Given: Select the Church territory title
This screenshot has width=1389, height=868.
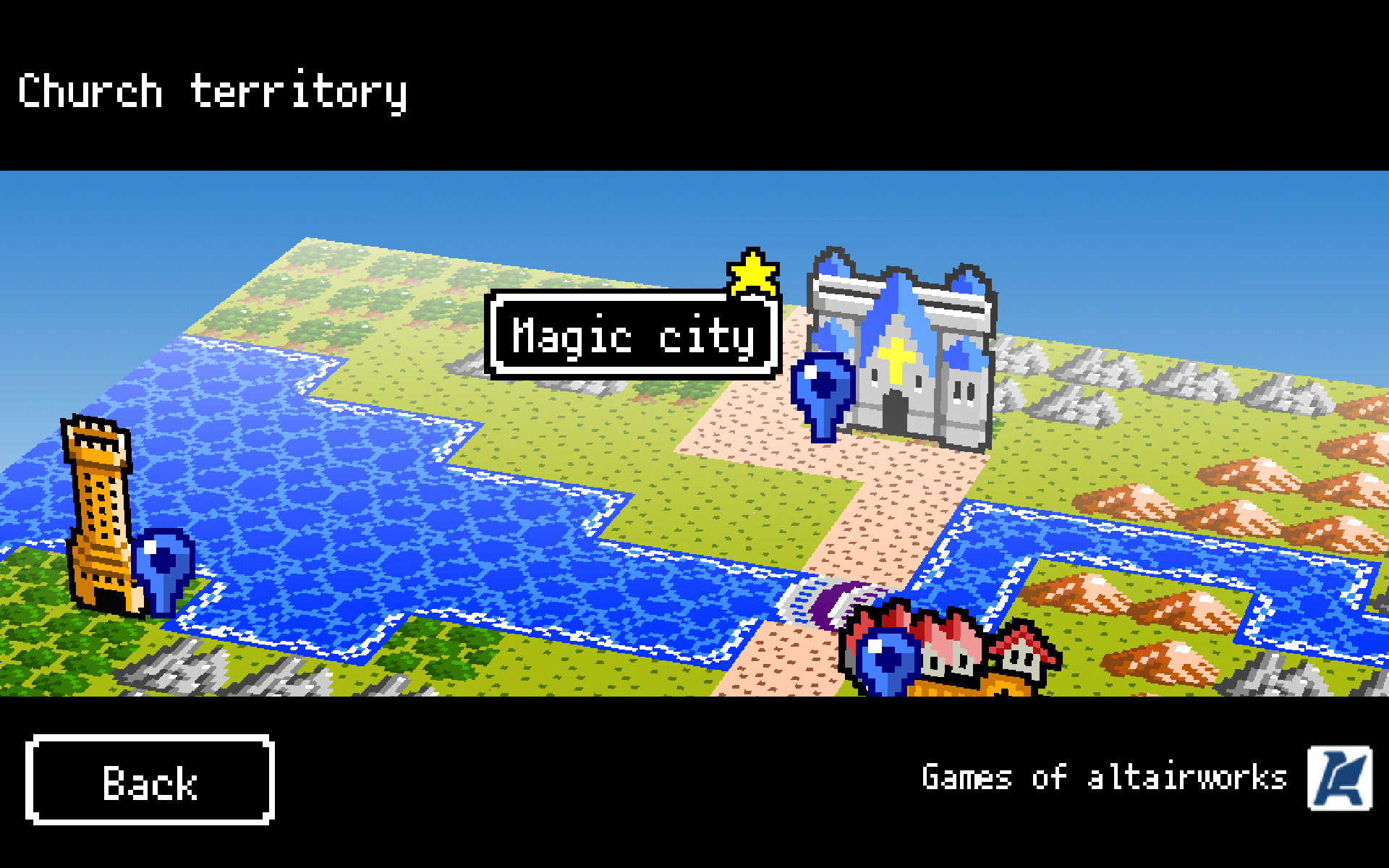Looking at the screenshot, I should 213,90.
